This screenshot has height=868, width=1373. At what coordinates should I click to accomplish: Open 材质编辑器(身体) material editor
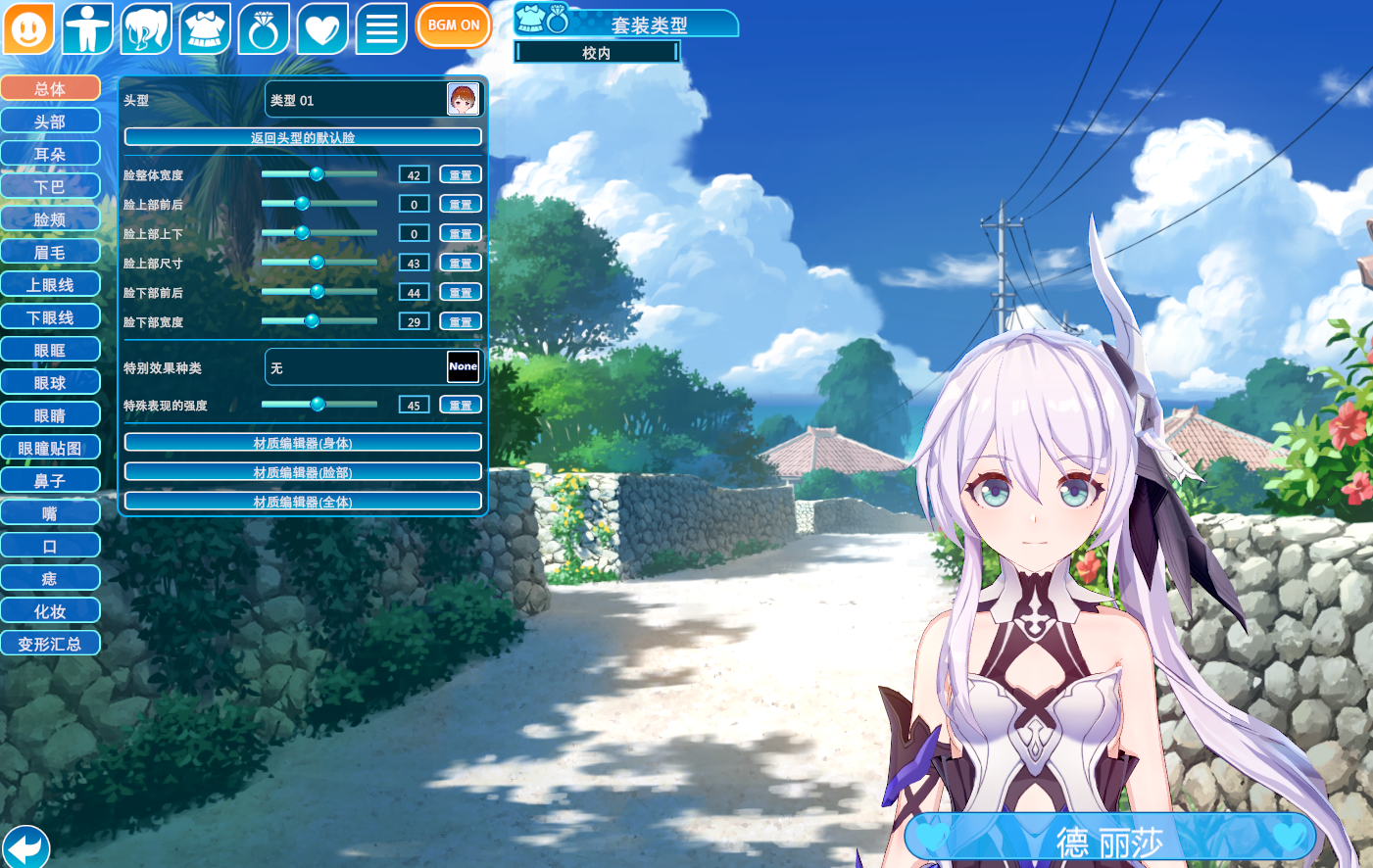pyautogui.click(x=303, y=443)
